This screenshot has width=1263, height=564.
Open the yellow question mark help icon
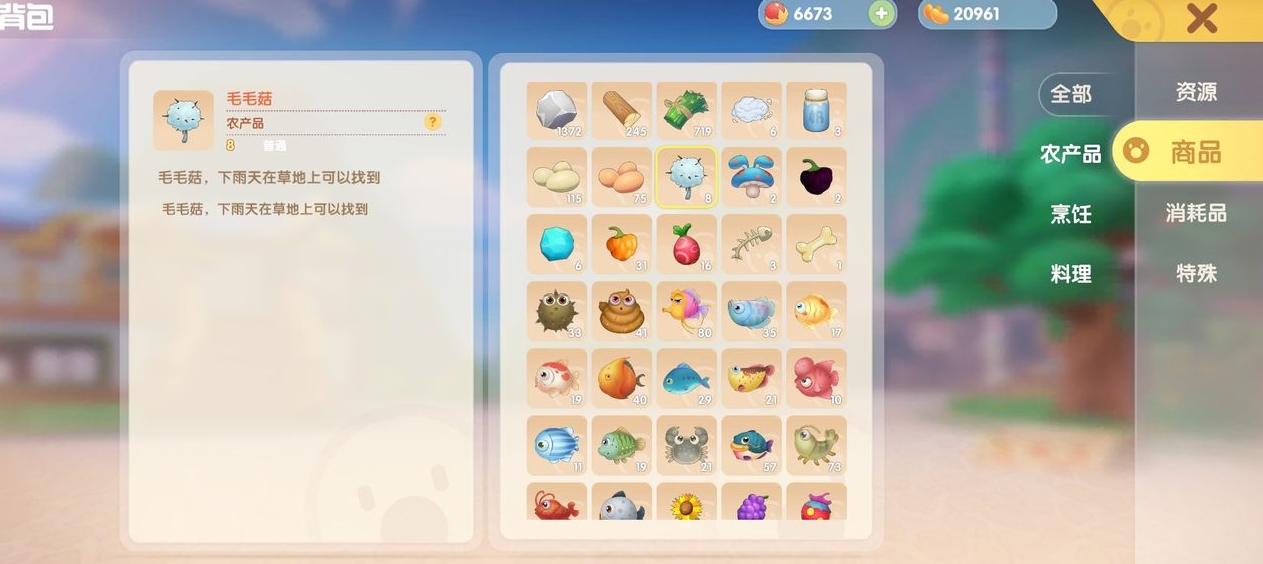coord(432,122)
